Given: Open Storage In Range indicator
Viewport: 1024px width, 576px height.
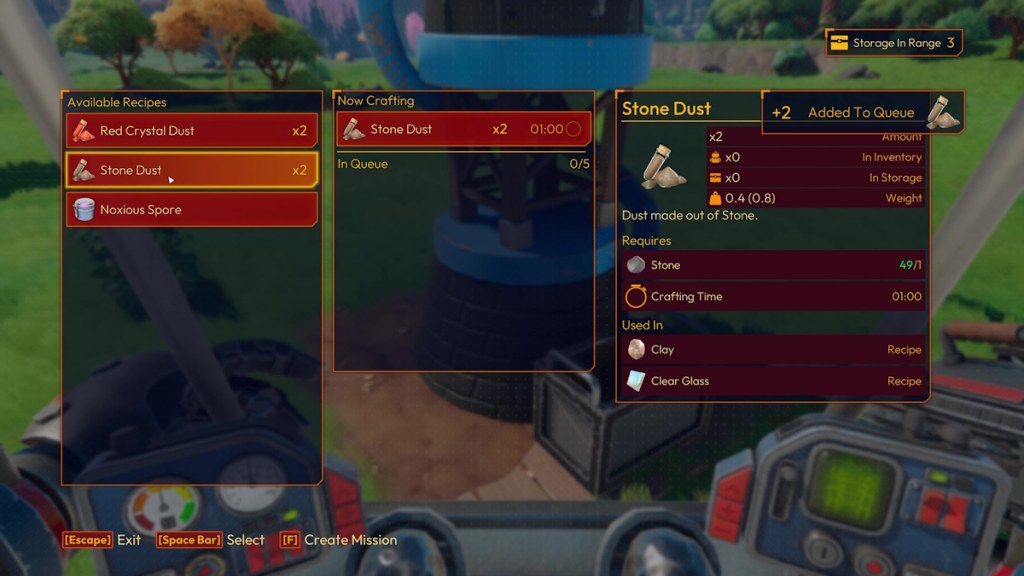Looking at the screenshot, I should pos(894,43).
